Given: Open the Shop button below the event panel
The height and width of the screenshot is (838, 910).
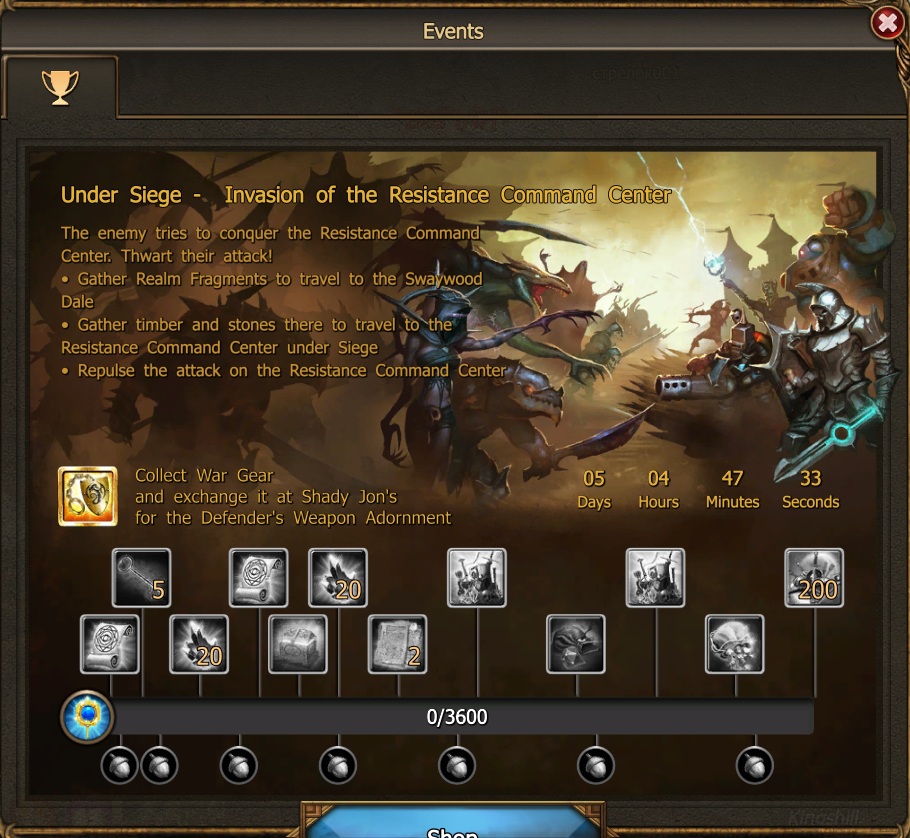Looking at the screenshot, I should [x=453, y=825].
